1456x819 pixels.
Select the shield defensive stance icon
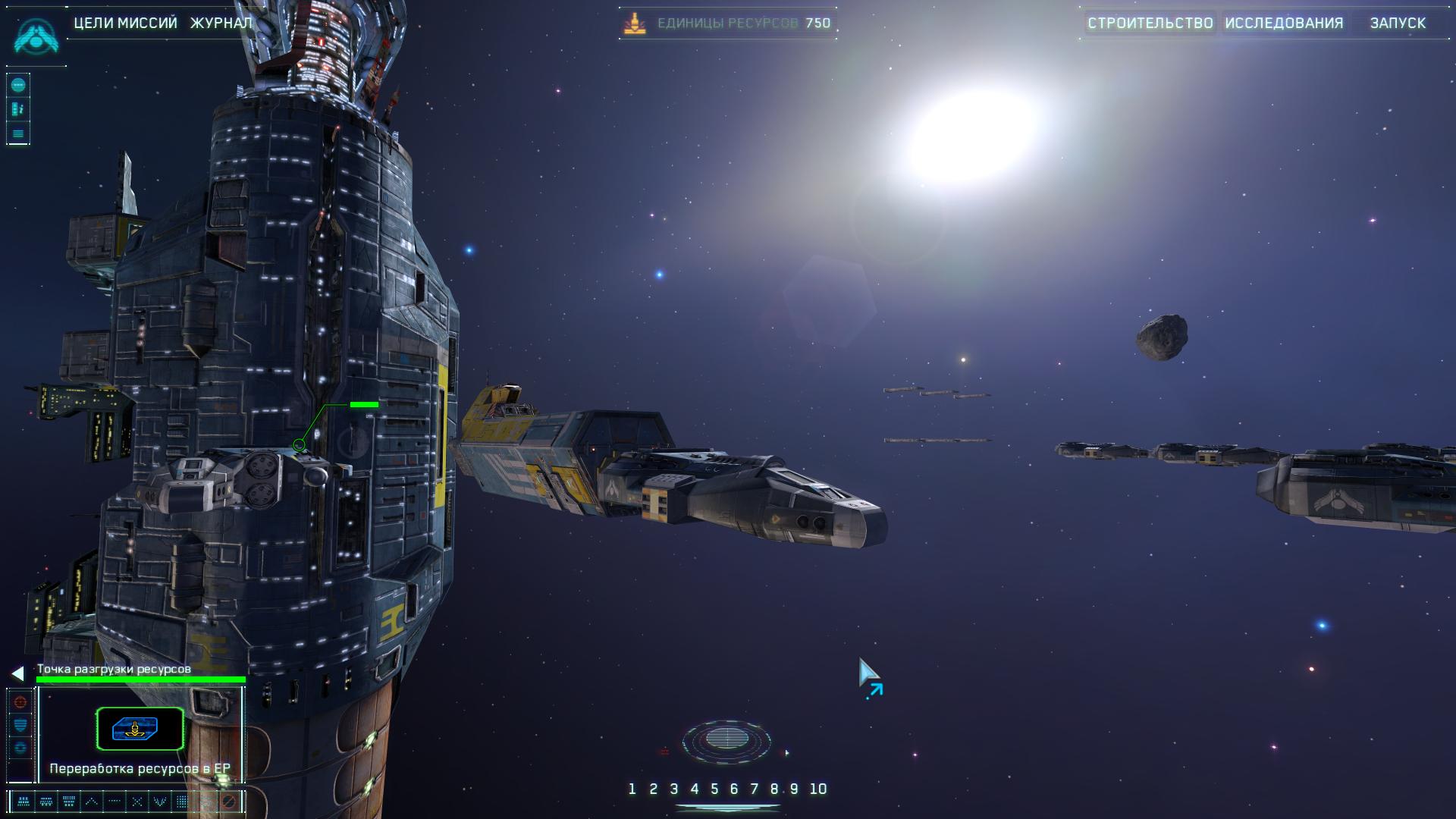(x=20, y=725)
